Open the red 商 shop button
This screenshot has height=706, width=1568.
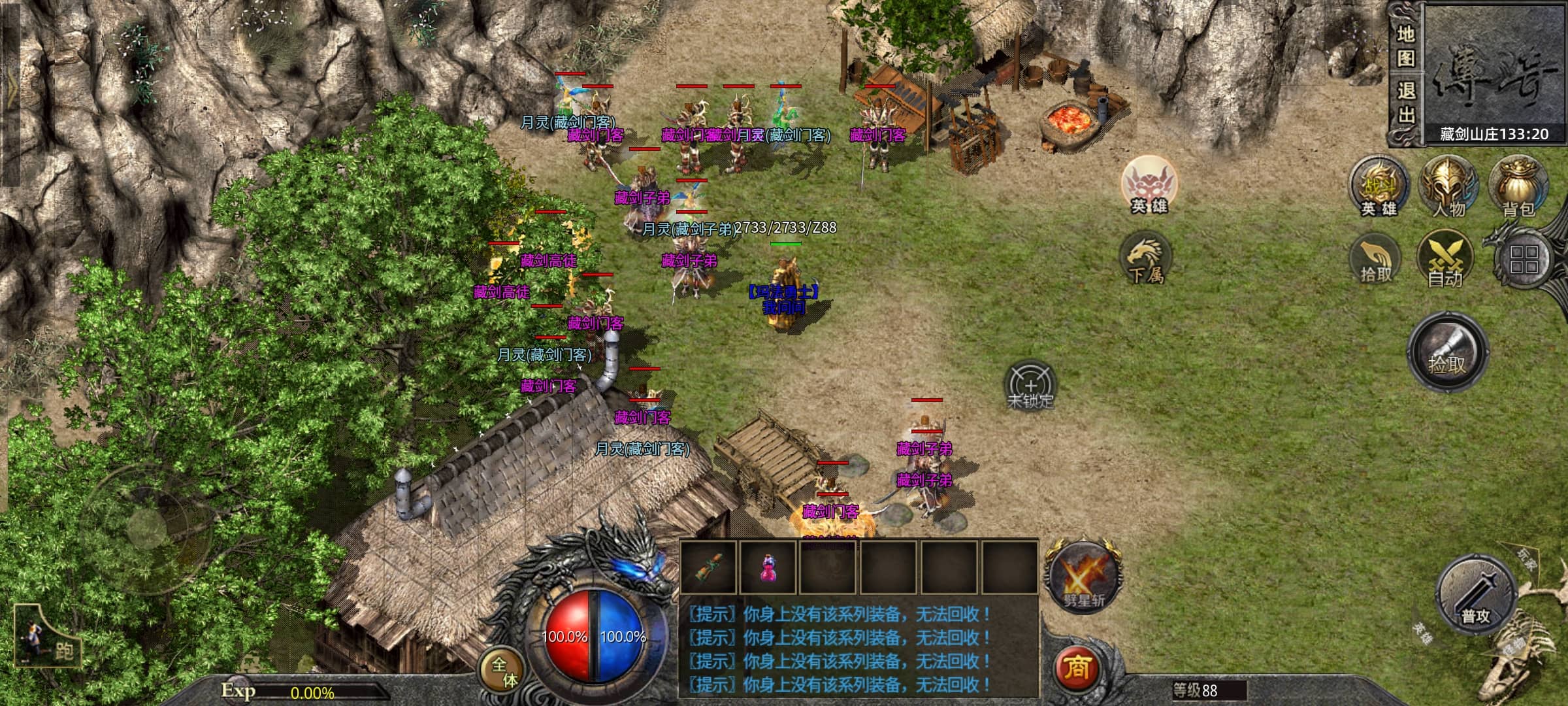[x=1077, y=667]
